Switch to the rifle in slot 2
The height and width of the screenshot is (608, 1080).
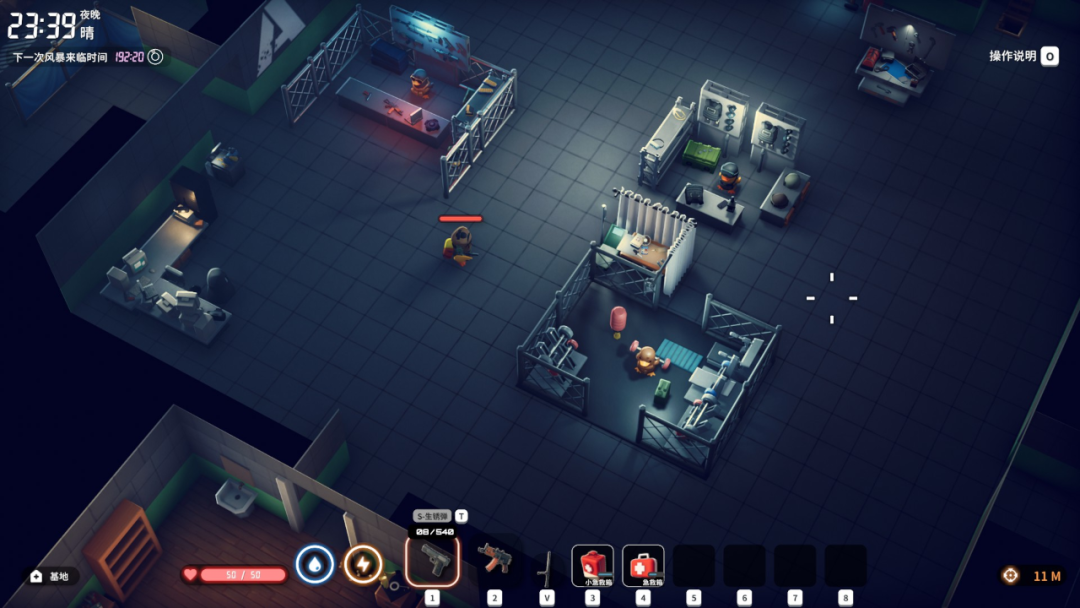click(x=494, y=562)
